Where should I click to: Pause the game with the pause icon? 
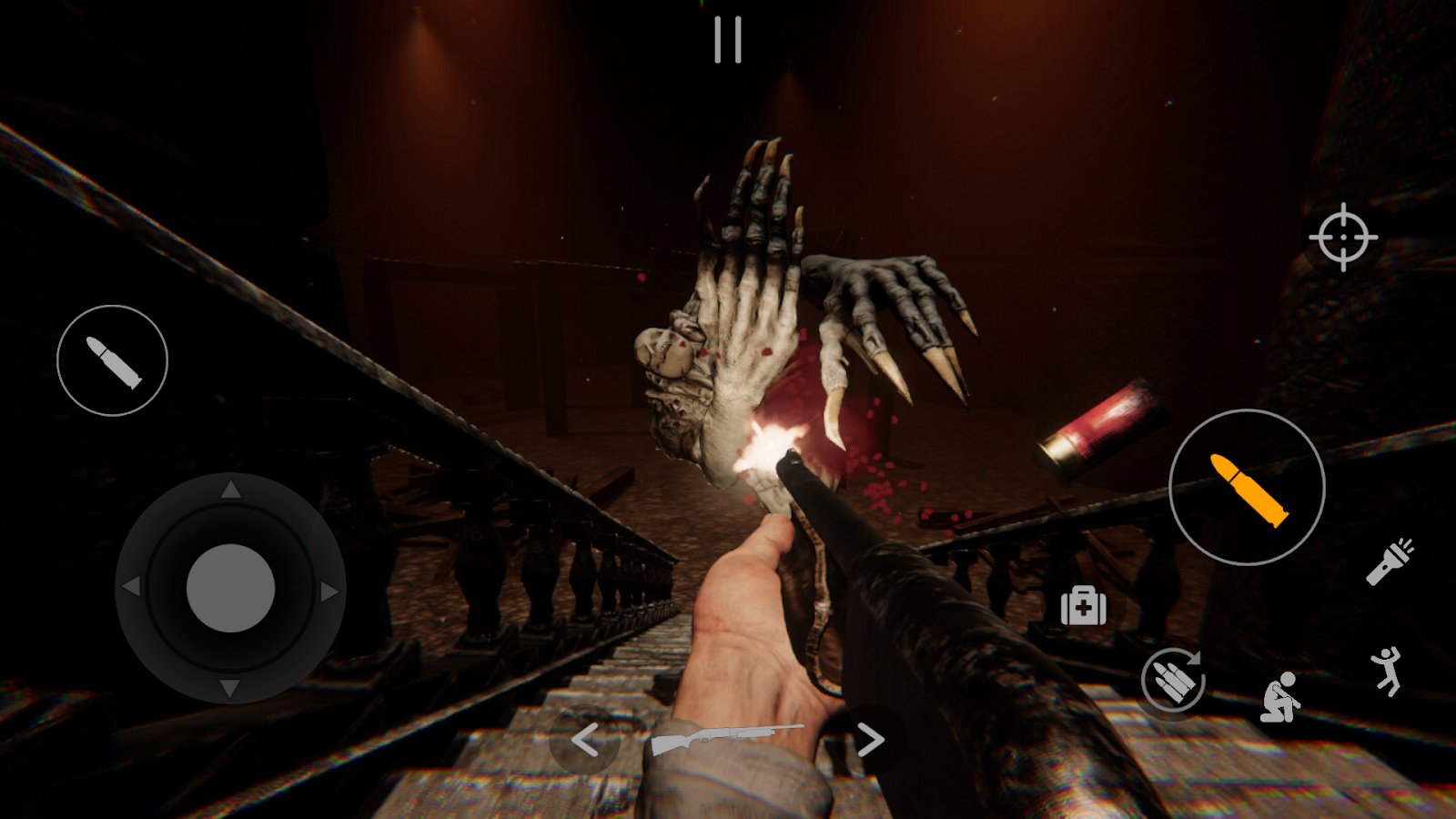point(727,41)
